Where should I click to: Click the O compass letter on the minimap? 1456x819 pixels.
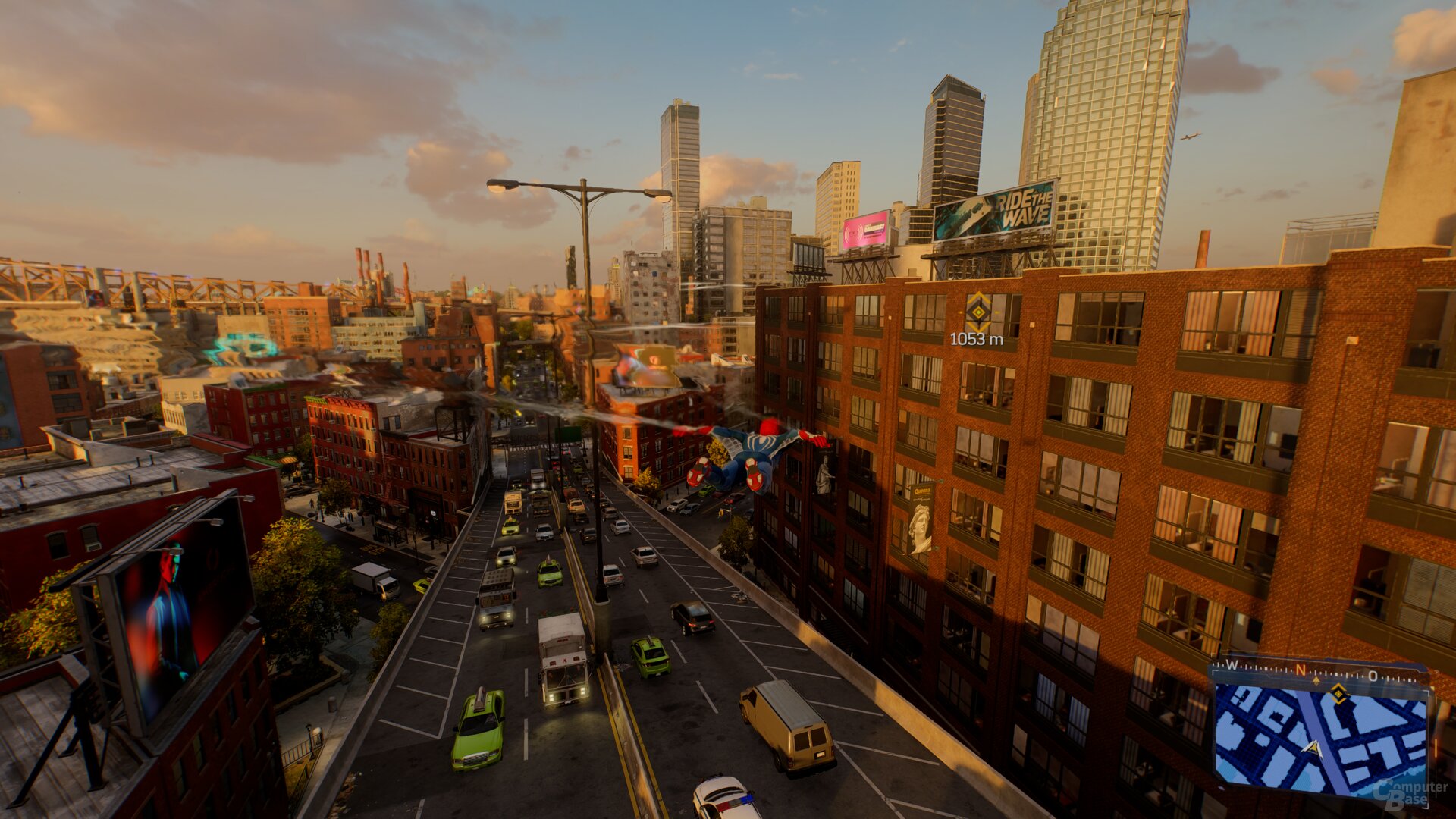point(1373,676)
